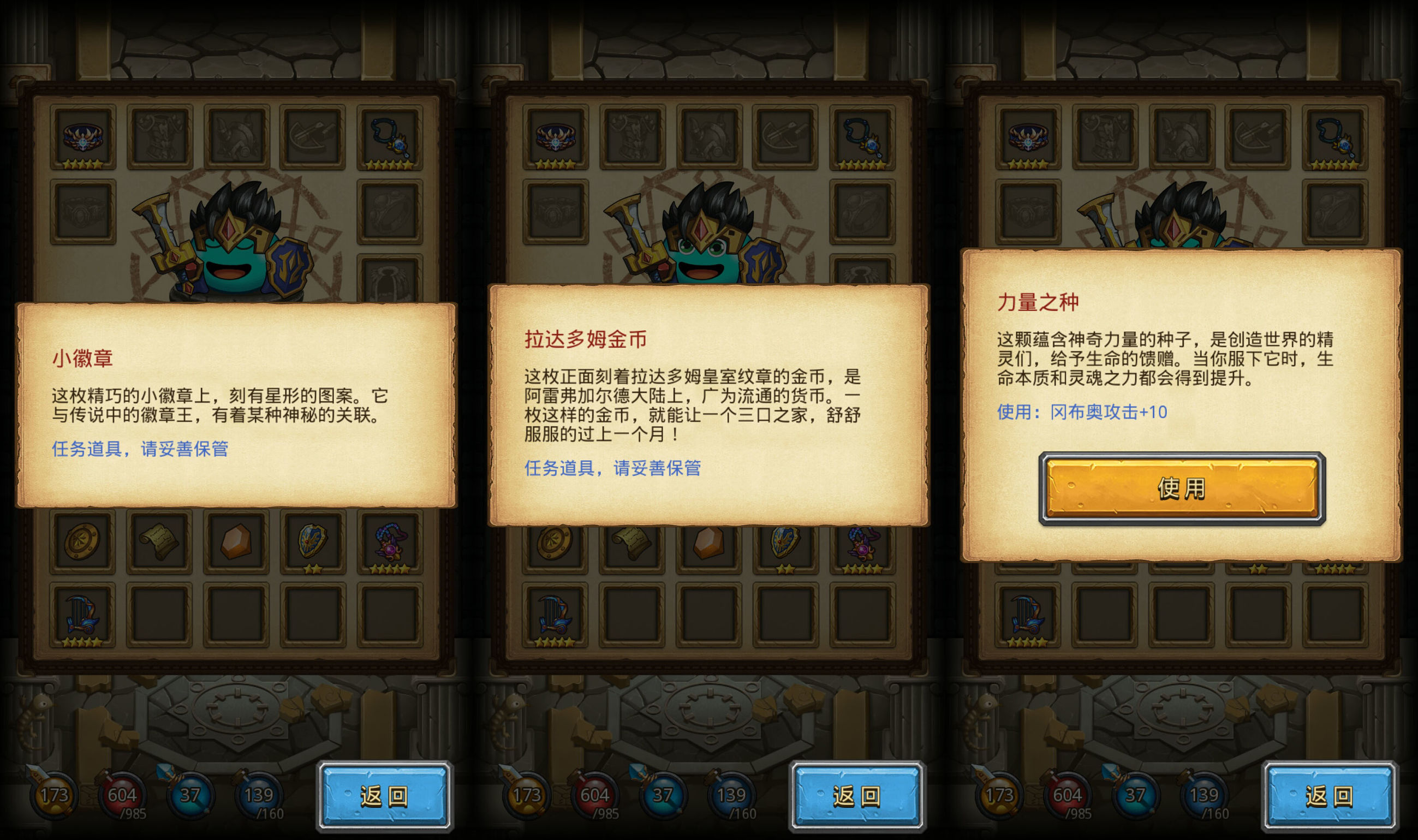This screenshot has height=840, width=1418.
Task: Select the amber stone item
Action: [237, 540]
